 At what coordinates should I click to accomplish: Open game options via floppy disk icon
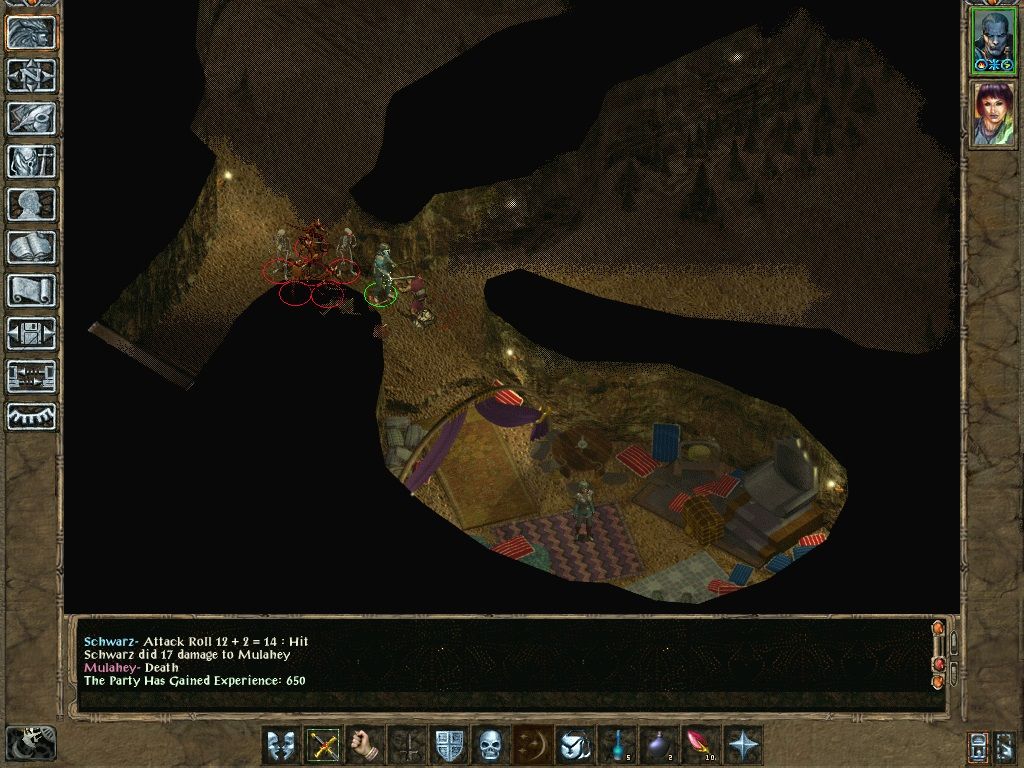[x=32, y=333]
